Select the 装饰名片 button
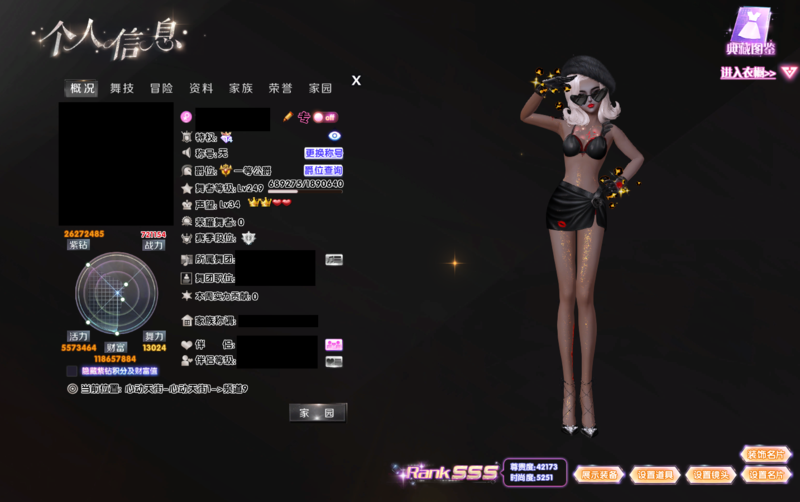Screen dimensions: 800x502 [x=765, y=454]
